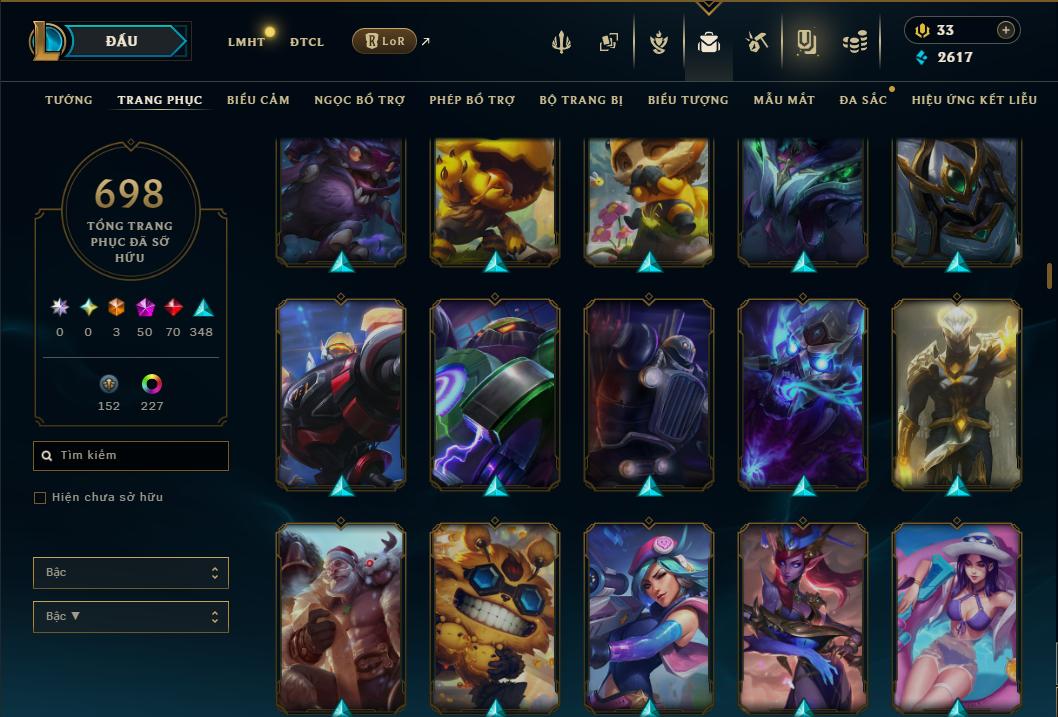
Task: Show the BỘ TRANG BỊ tab
Action: 581,100
